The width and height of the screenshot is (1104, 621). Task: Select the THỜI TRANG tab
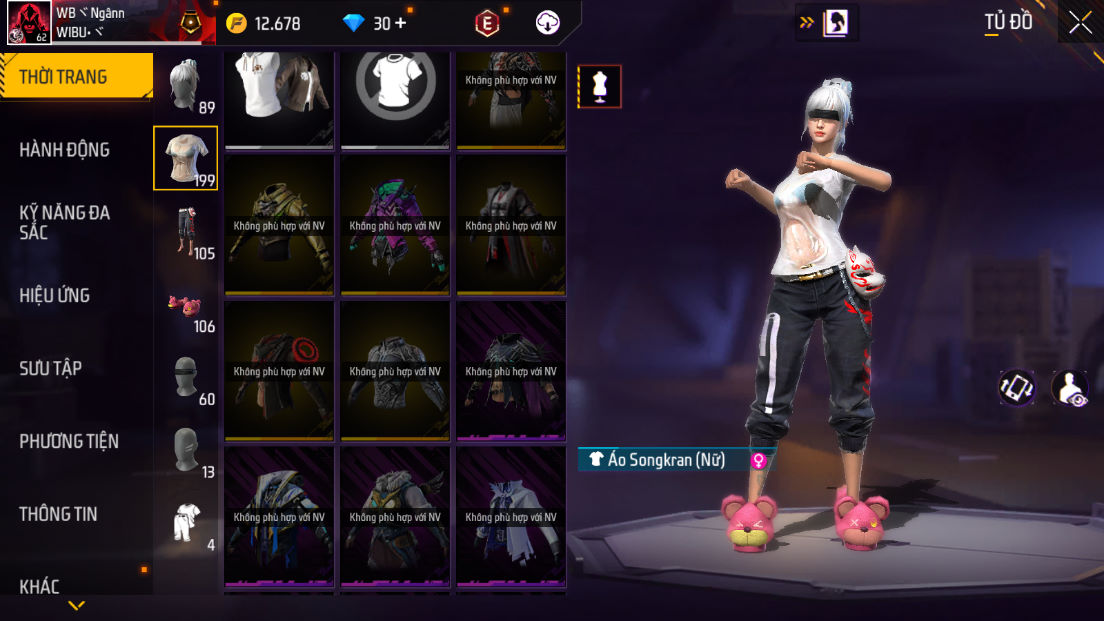pos(63,77)
